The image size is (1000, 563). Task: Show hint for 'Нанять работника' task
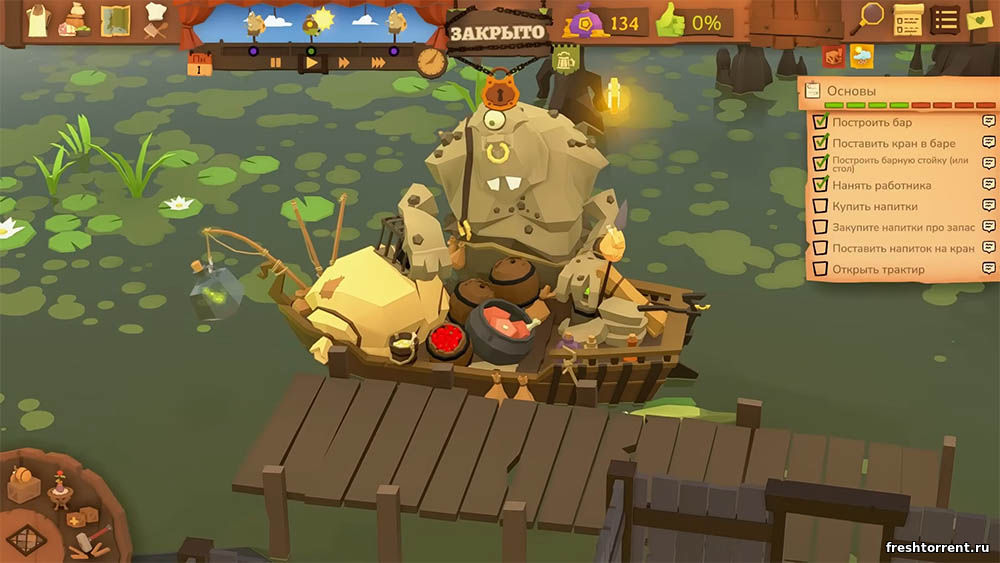988,185
